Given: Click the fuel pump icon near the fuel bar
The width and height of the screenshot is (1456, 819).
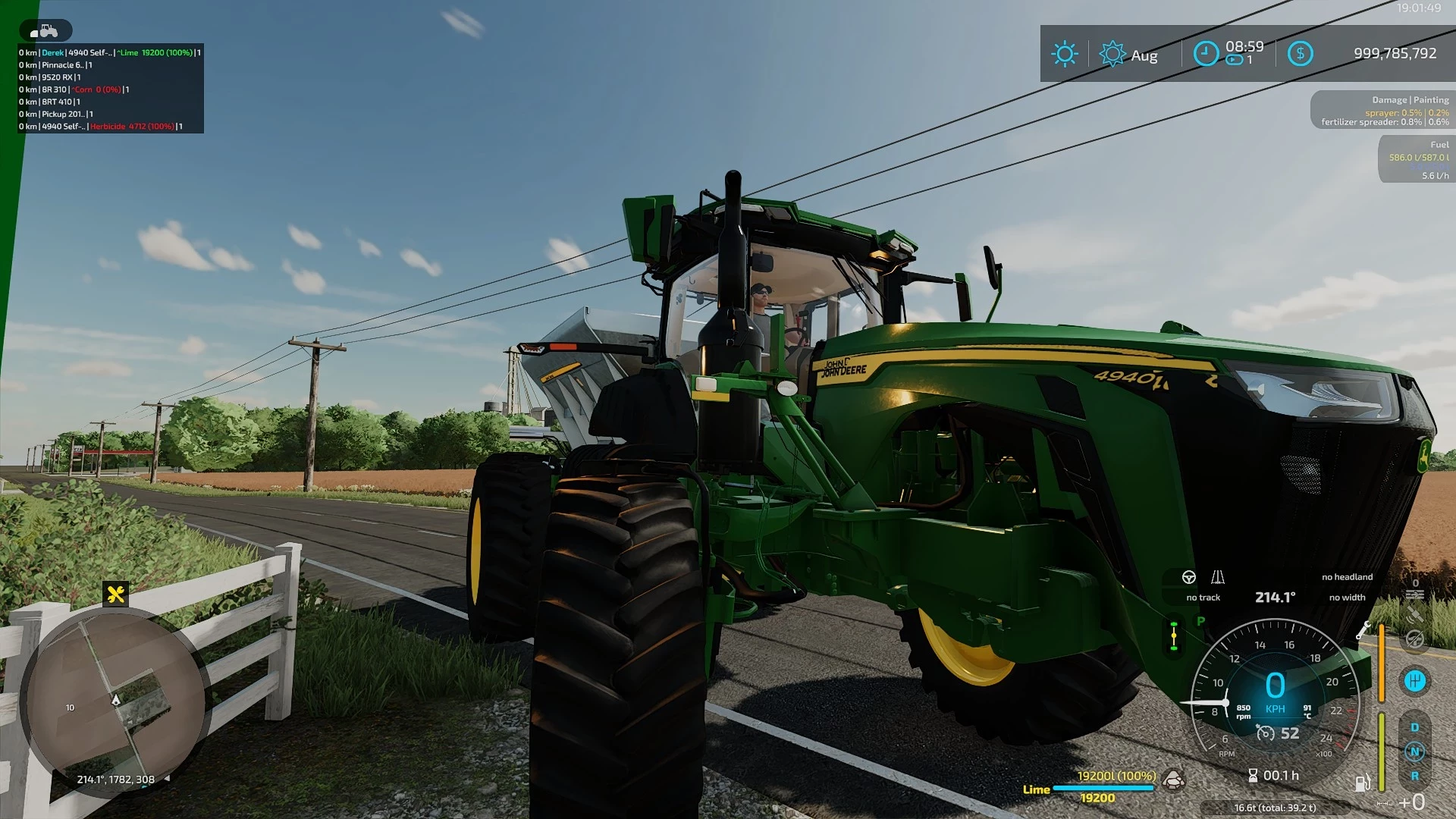Looking at the screenshot, I should (1362, 781).
